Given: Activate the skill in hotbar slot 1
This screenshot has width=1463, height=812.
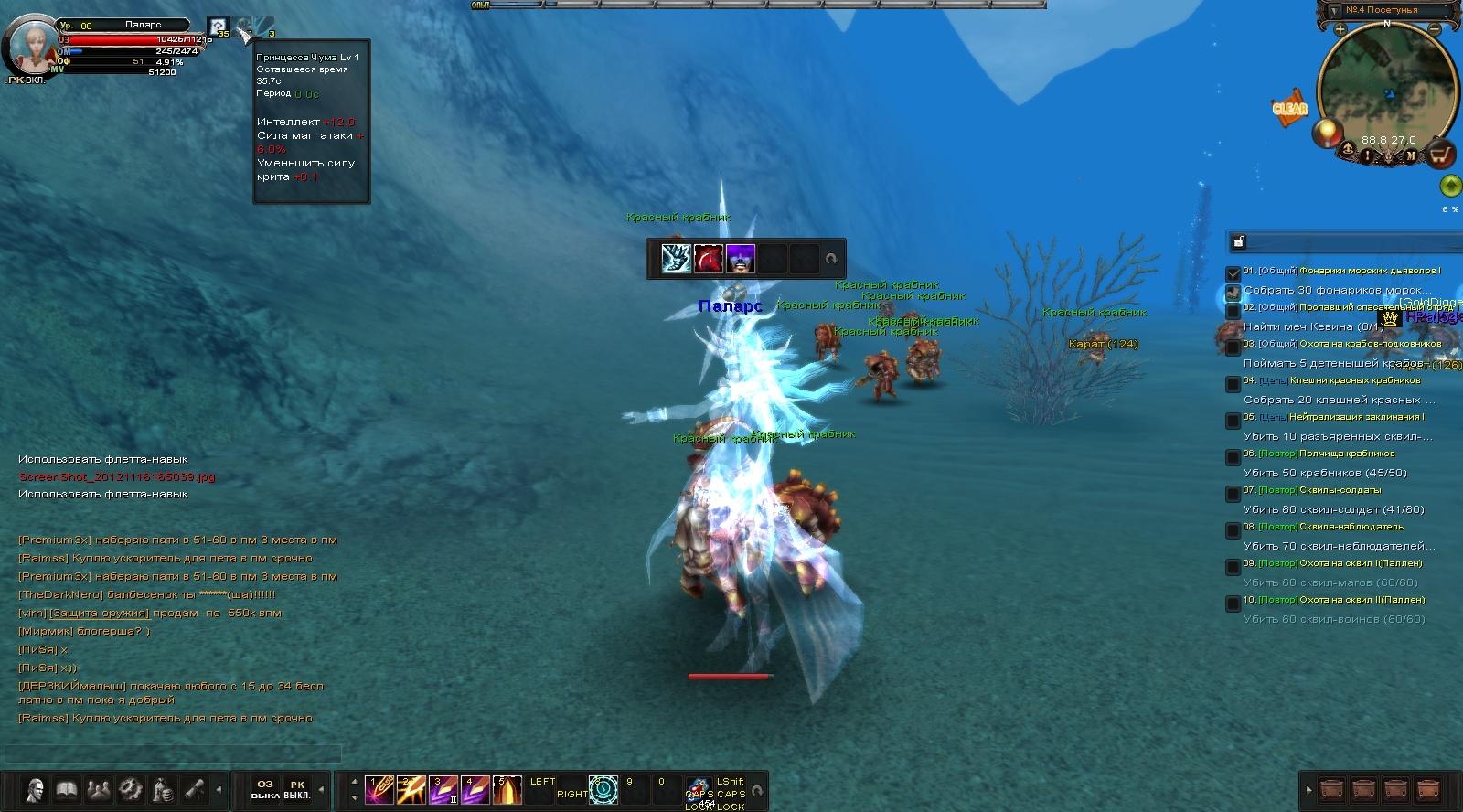Looking at the screenshot, I should pos(379,789).
